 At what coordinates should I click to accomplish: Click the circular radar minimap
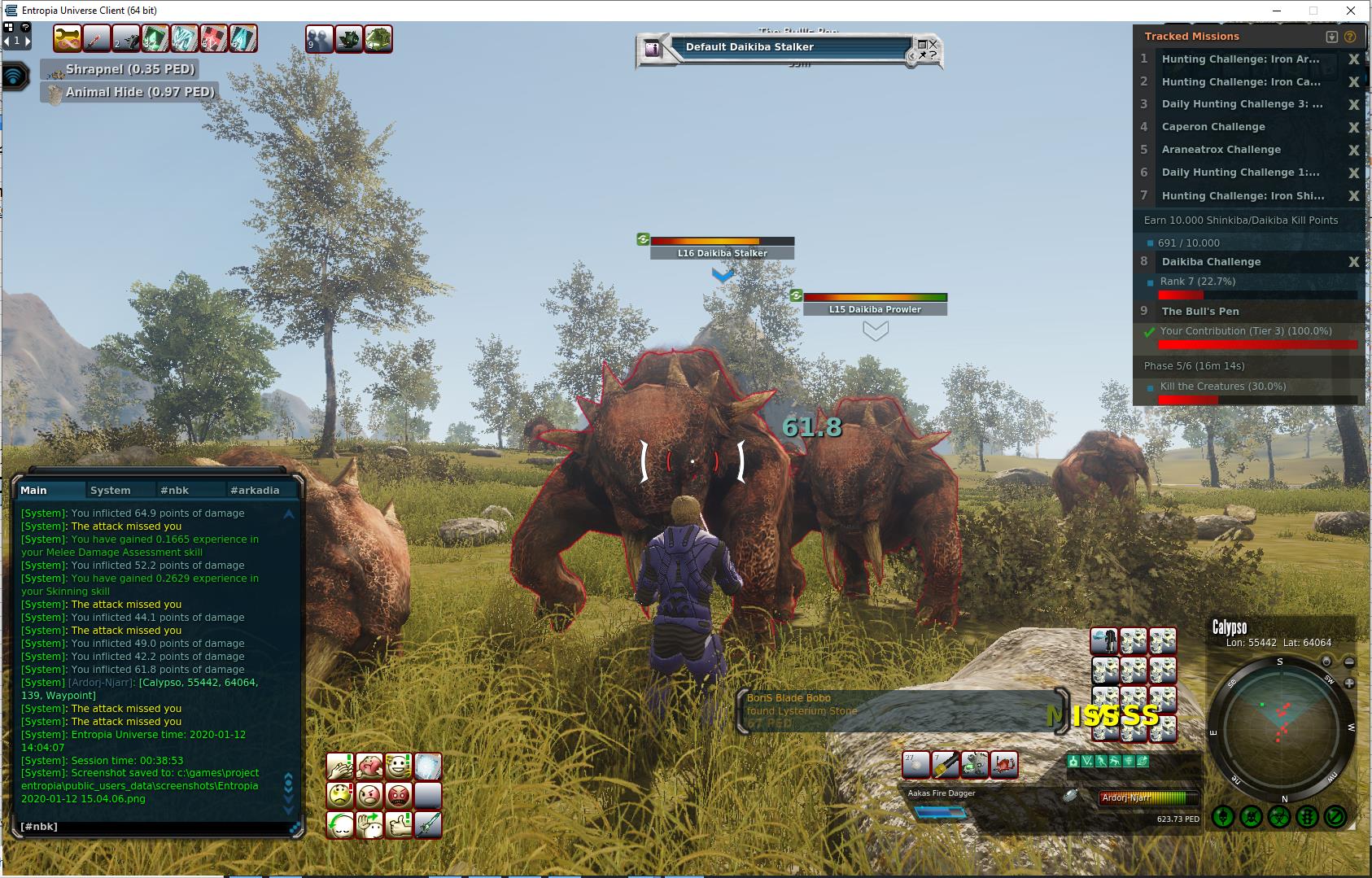(x=1279, y=729)
